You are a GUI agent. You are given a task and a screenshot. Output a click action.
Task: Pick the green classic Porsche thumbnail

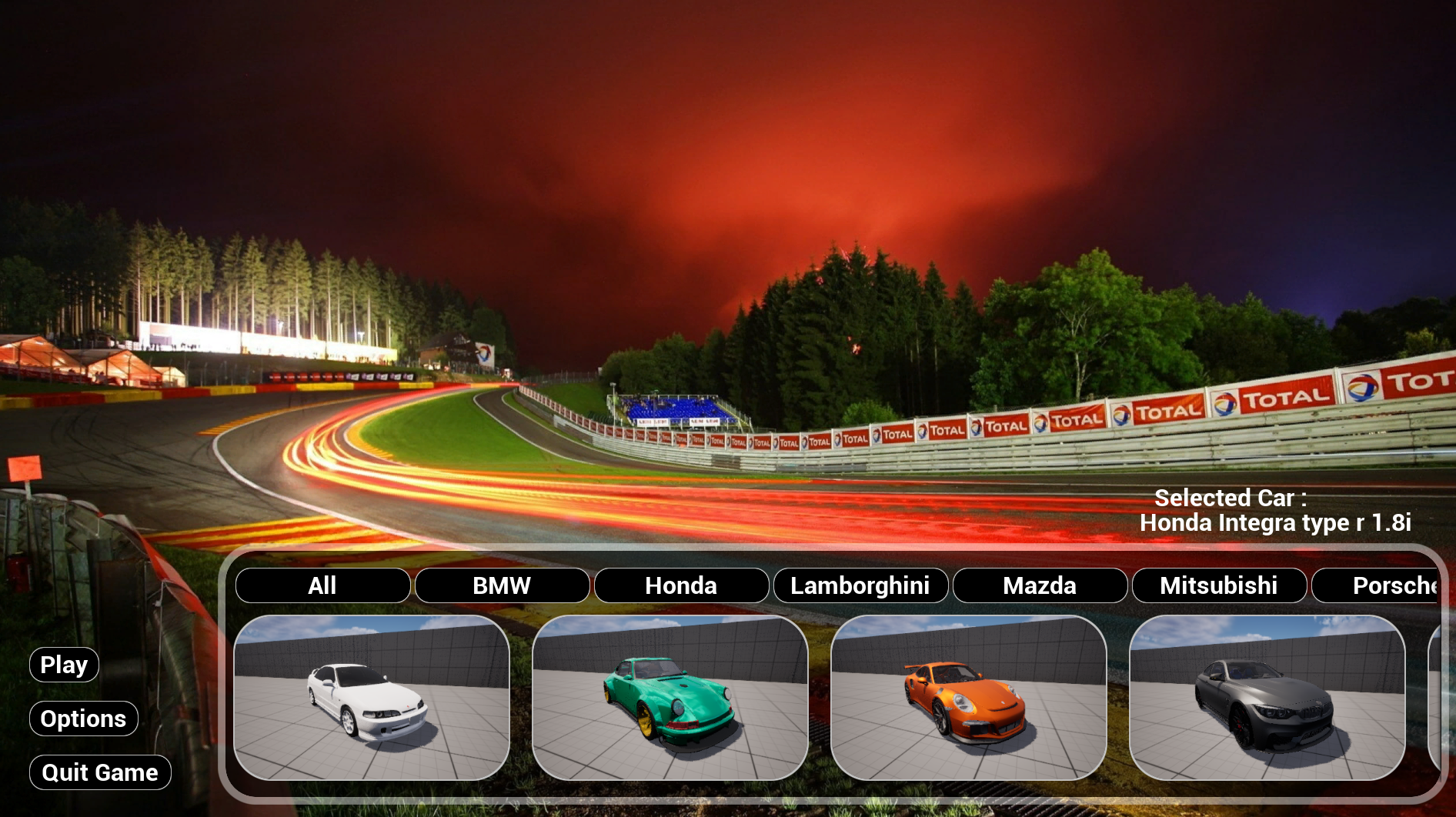[670, 698]
